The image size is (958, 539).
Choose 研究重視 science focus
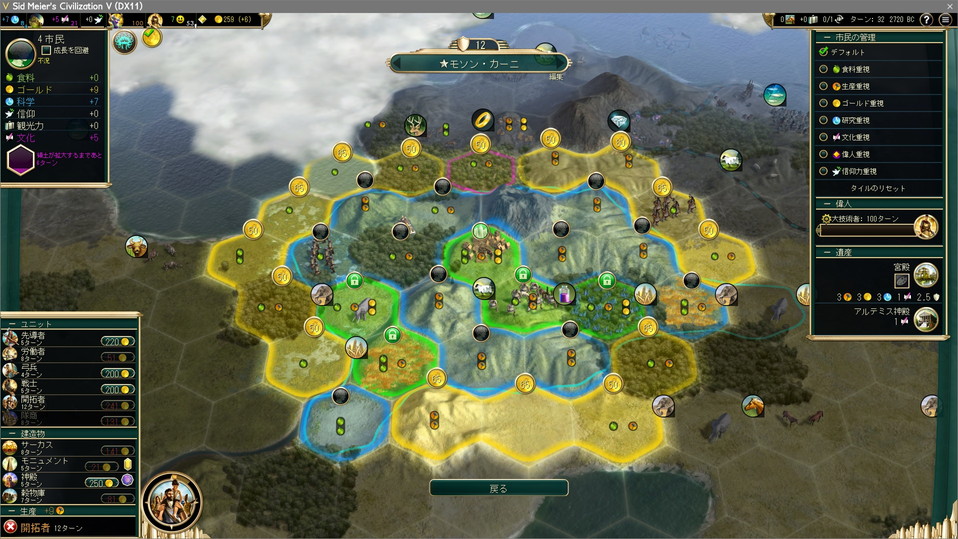coord(824,120)
